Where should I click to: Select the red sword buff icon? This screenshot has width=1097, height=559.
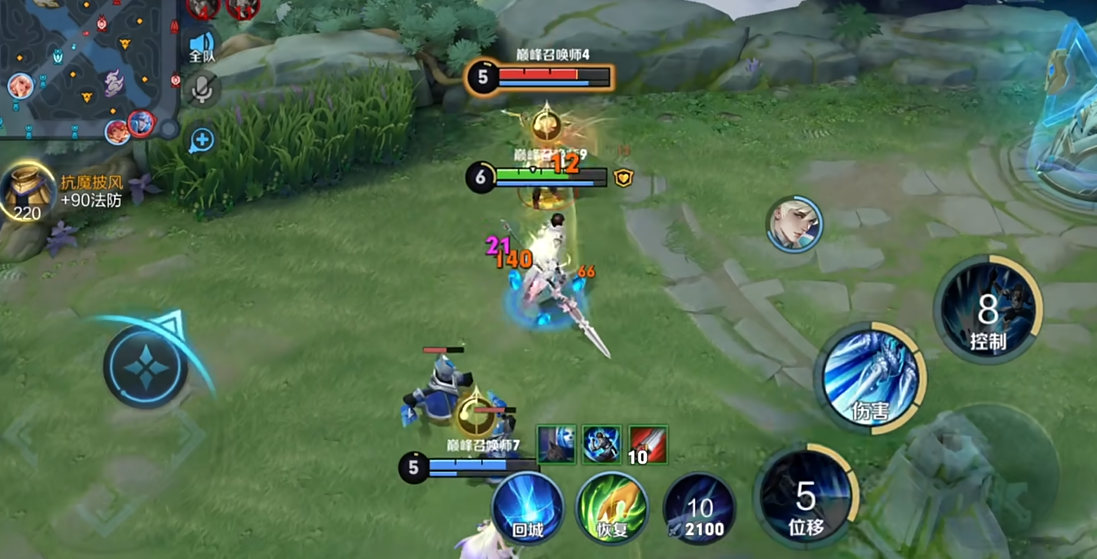pyautogui.click(x=648, y=444)
